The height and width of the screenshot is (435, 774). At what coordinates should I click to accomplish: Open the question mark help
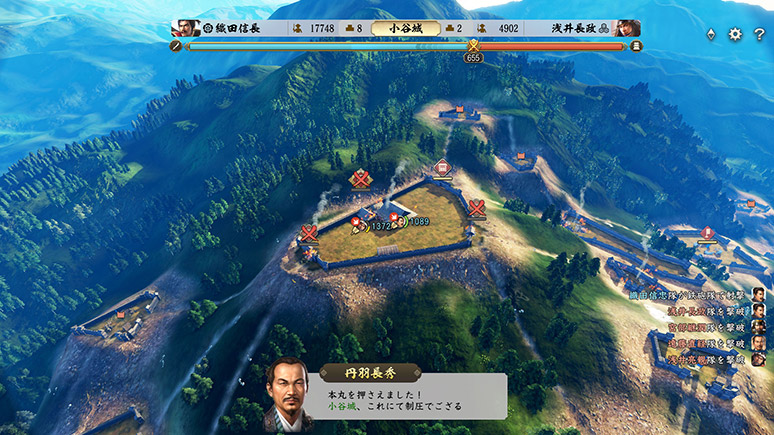click(759, 34)
